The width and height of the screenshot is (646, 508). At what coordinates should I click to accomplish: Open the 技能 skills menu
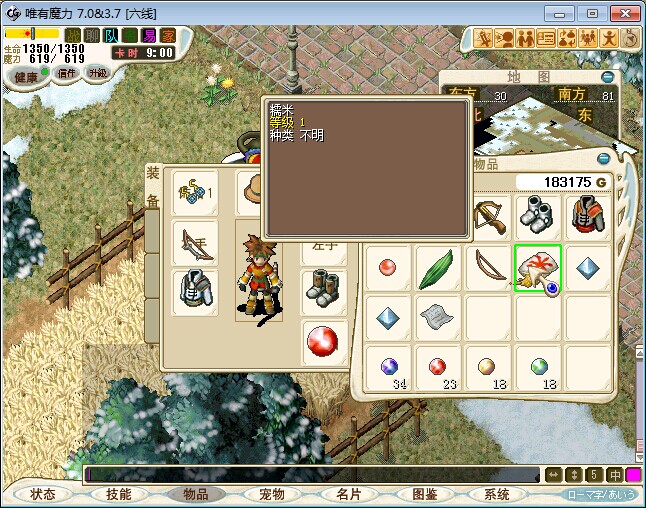(119, 494)
